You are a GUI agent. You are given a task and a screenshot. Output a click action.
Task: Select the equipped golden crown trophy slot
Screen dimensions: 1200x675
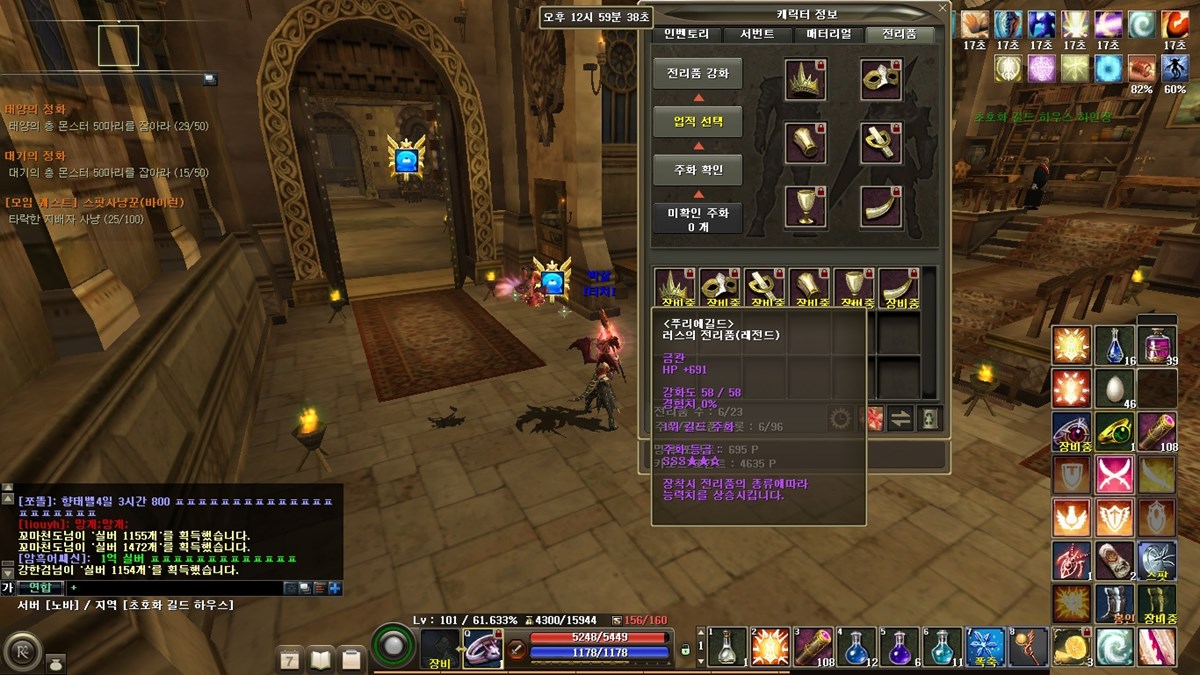803,80
